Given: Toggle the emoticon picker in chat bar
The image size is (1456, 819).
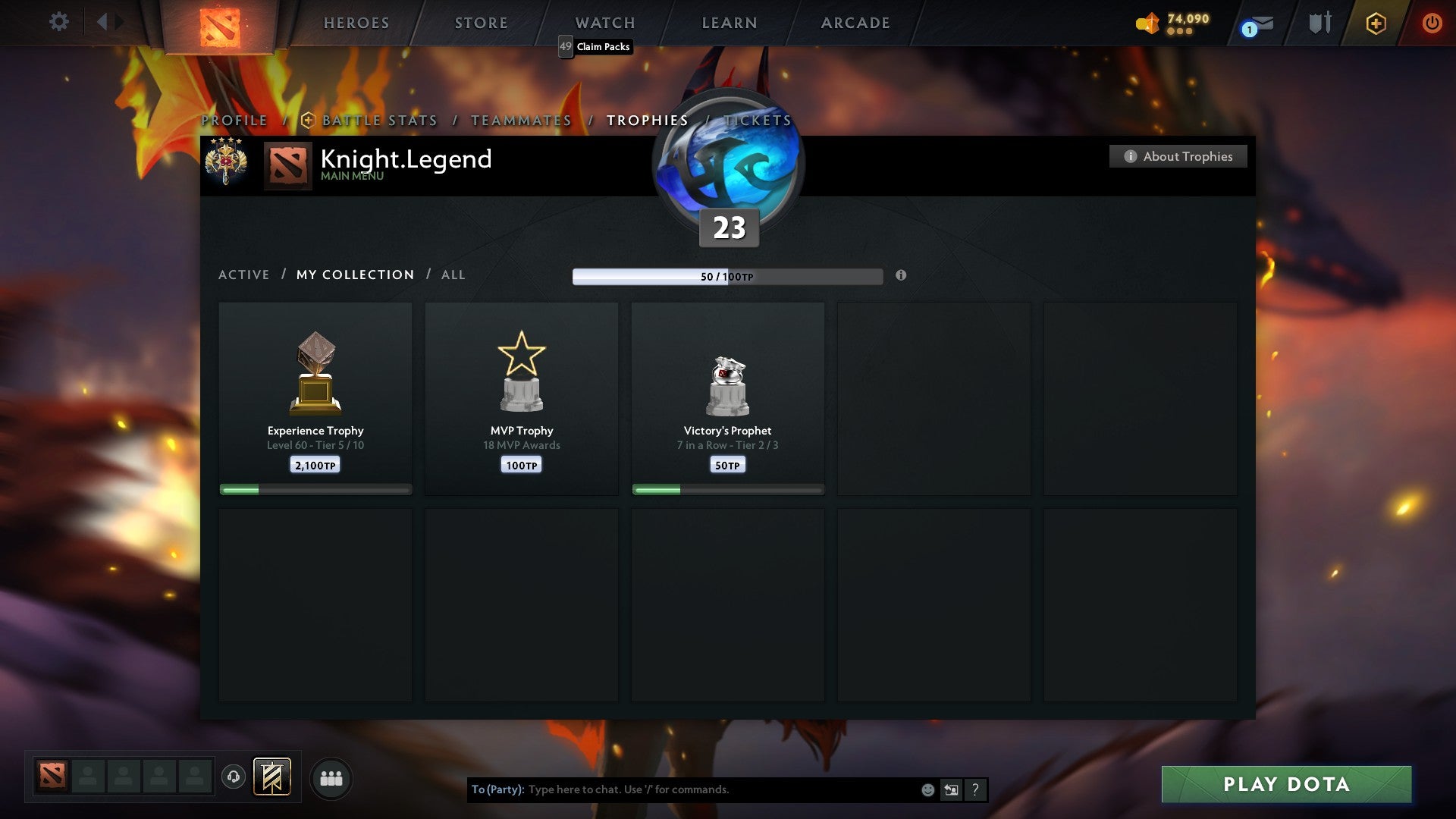Looking at the screenshot, I should click(x=927, y=789).
